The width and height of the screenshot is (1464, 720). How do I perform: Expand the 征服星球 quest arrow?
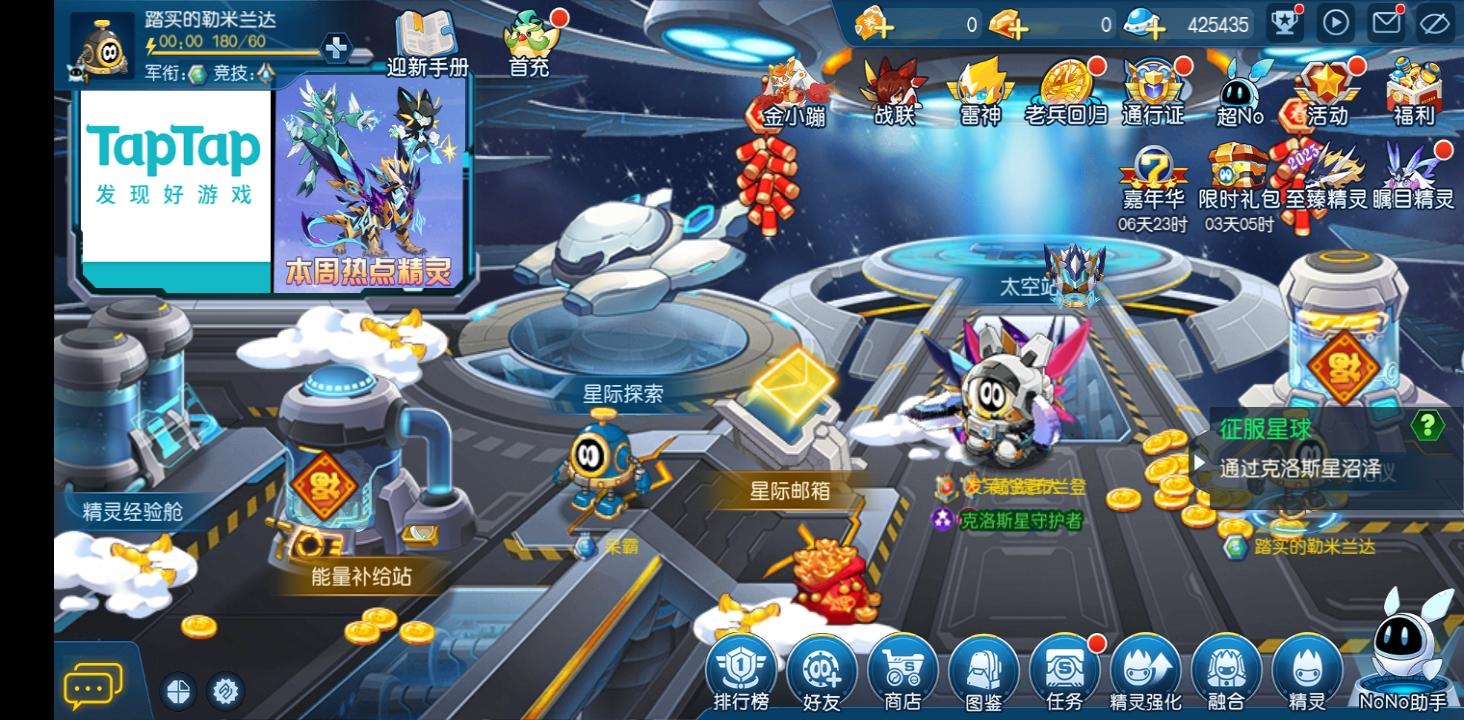(x=1199, y=461)
